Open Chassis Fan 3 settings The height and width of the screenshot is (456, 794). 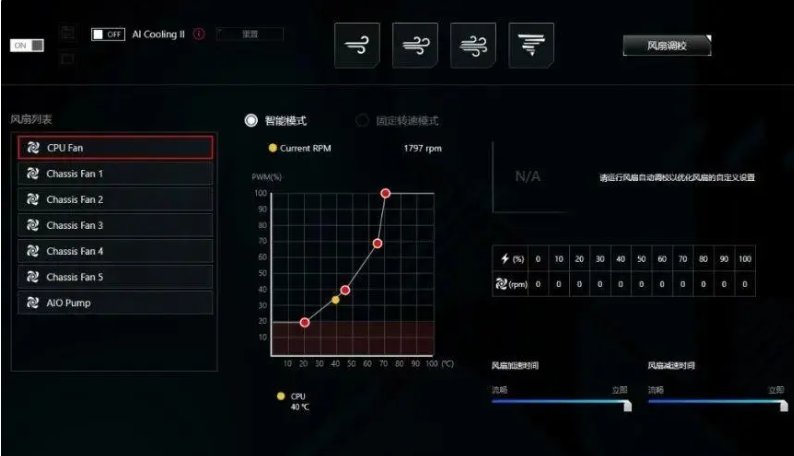[115, 225]
